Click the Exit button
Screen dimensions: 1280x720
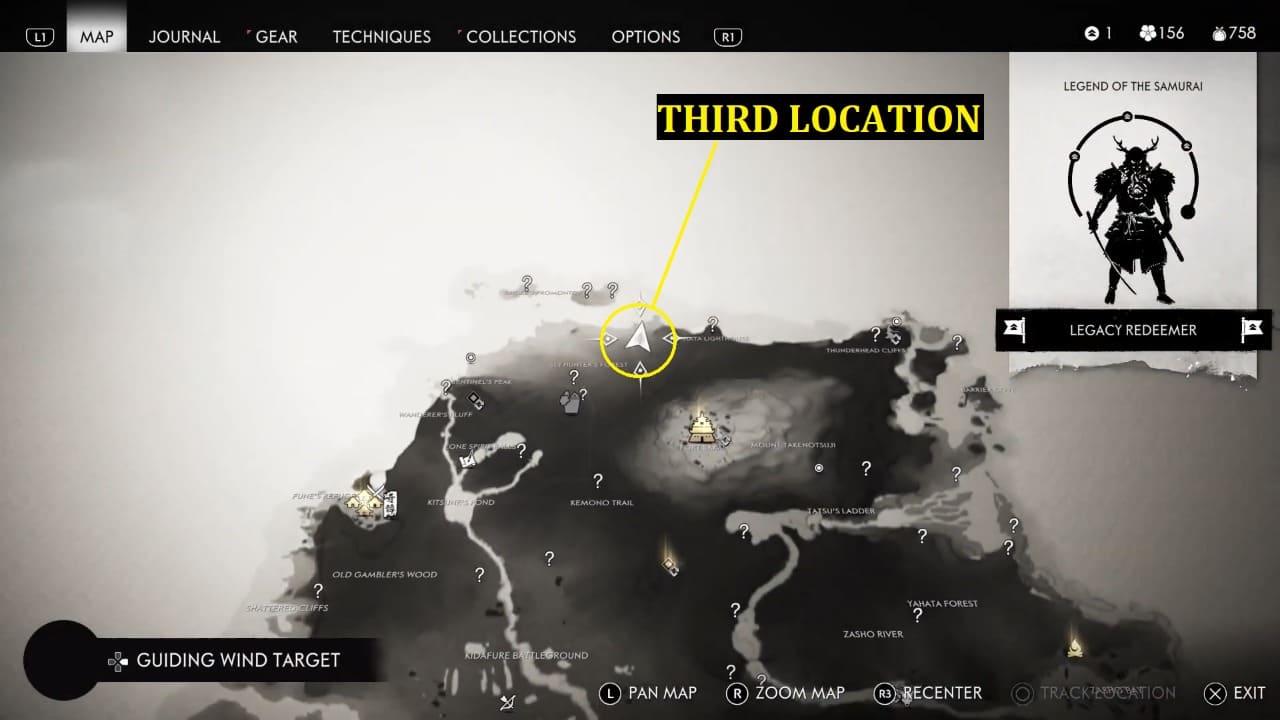(1231, 693)
